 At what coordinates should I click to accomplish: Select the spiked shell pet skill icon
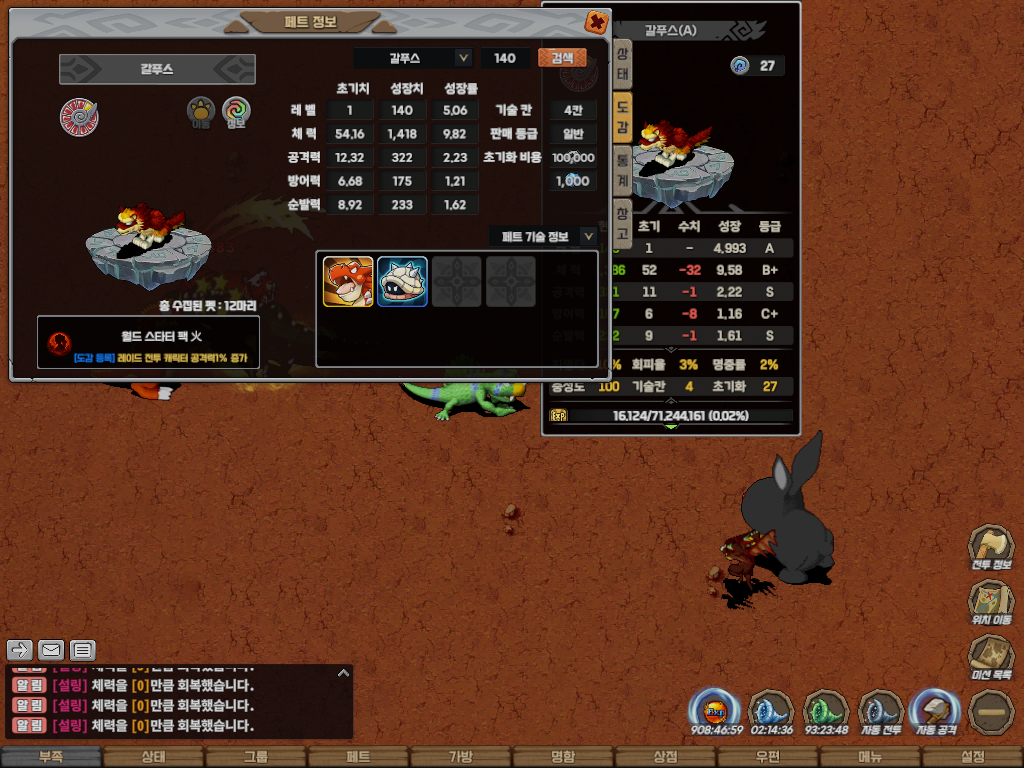[402, 282]
